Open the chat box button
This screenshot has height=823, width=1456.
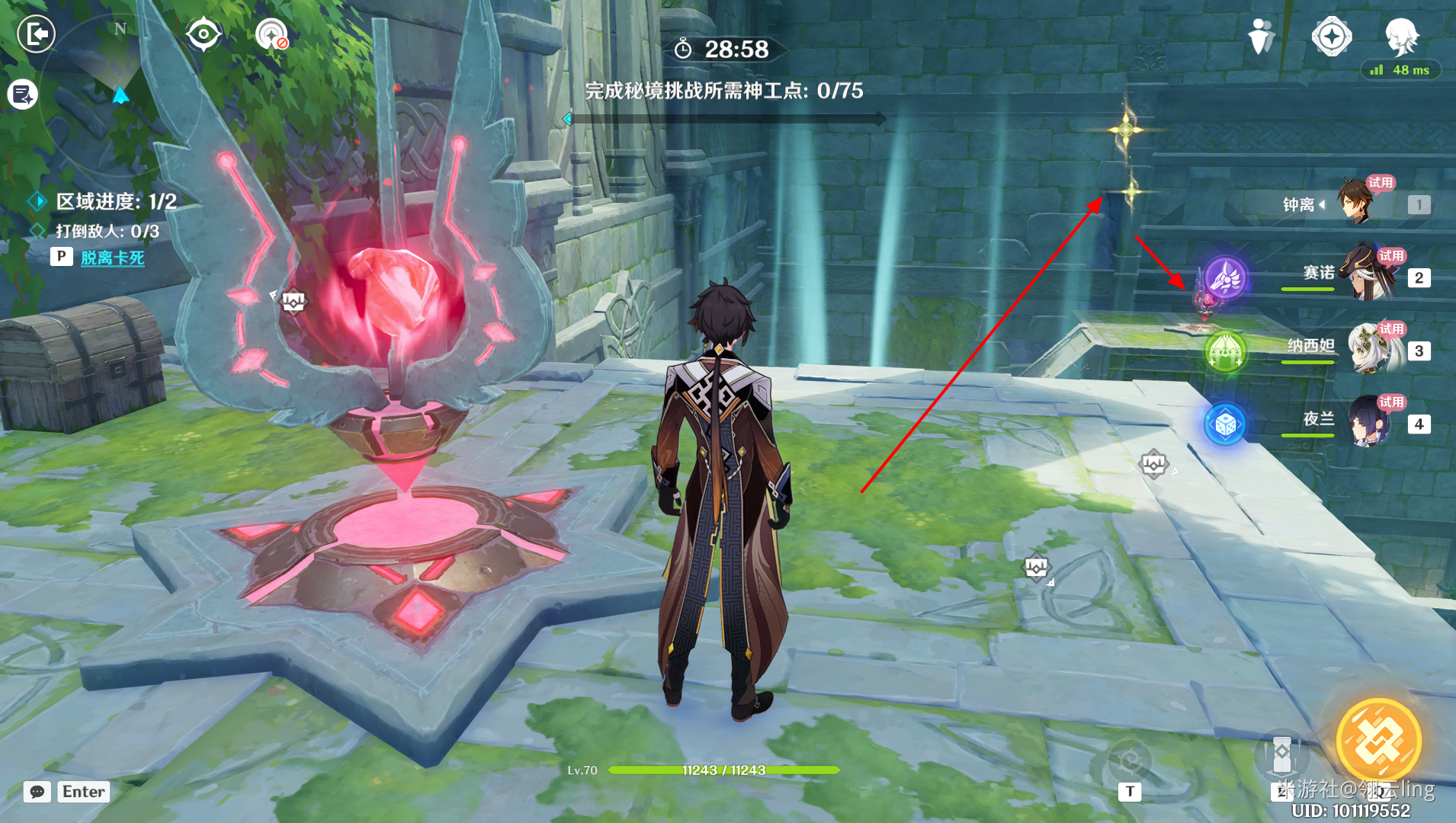tap(37, 792)
